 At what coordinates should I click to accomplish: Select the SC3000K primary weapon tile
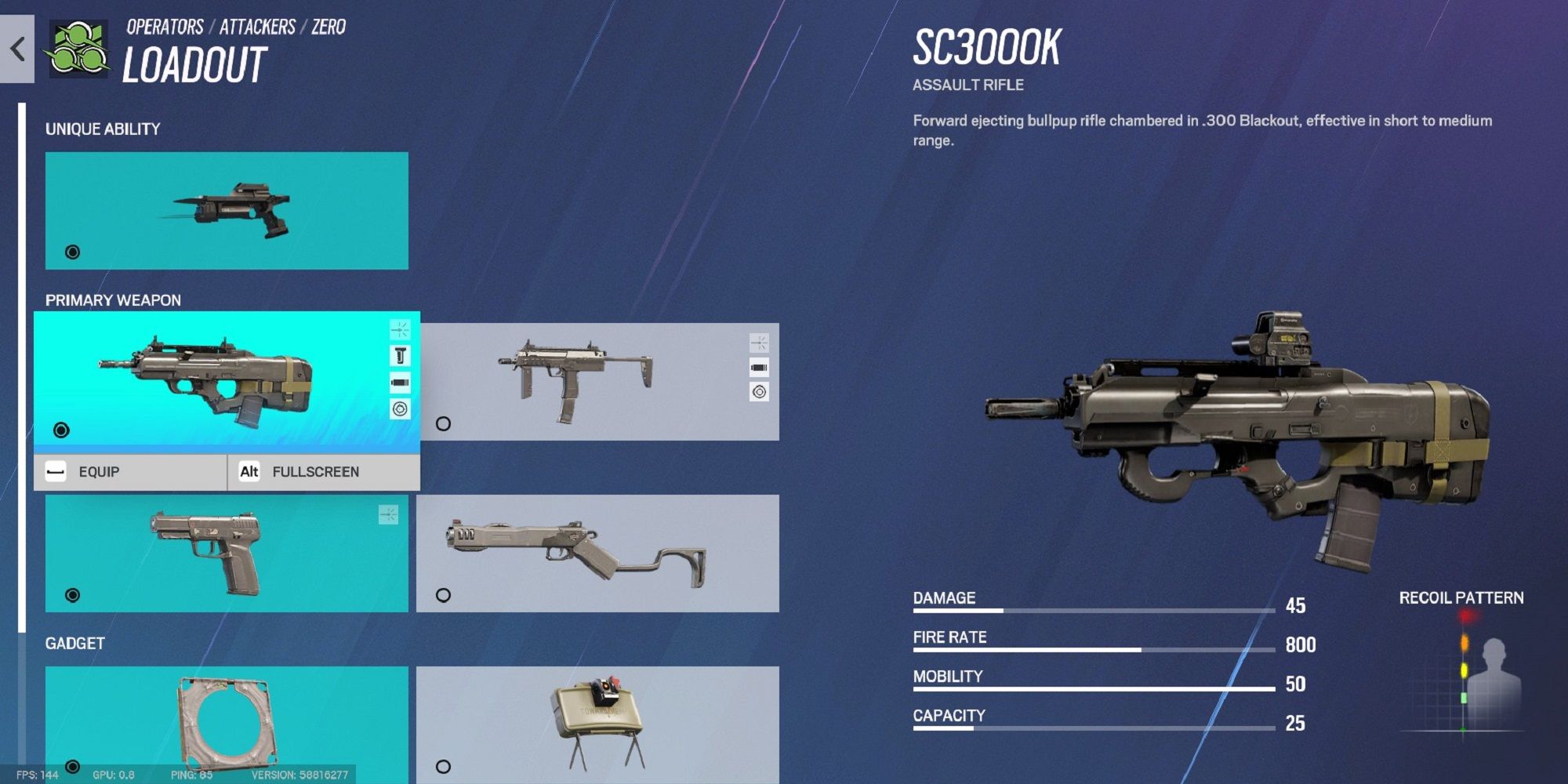(x=212, y=380)
